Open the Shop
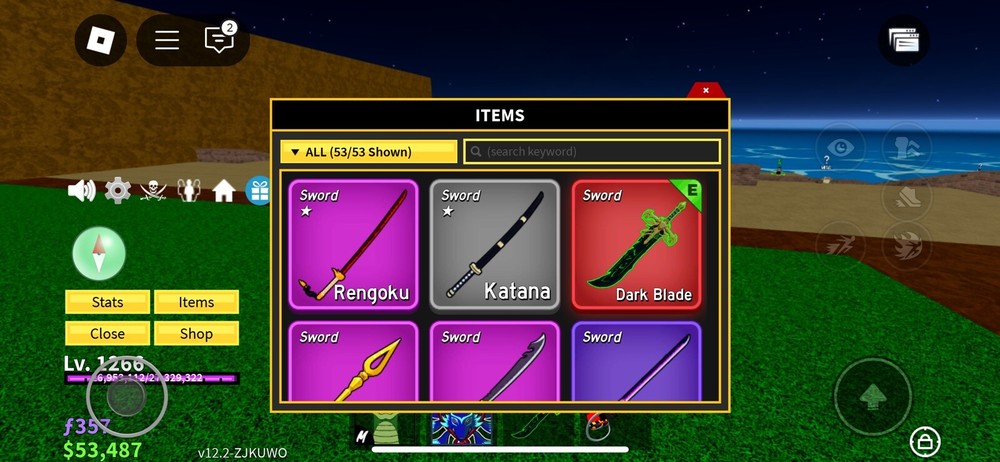The height and width of the screenshot is (462, 1000). tap(196, 333)
